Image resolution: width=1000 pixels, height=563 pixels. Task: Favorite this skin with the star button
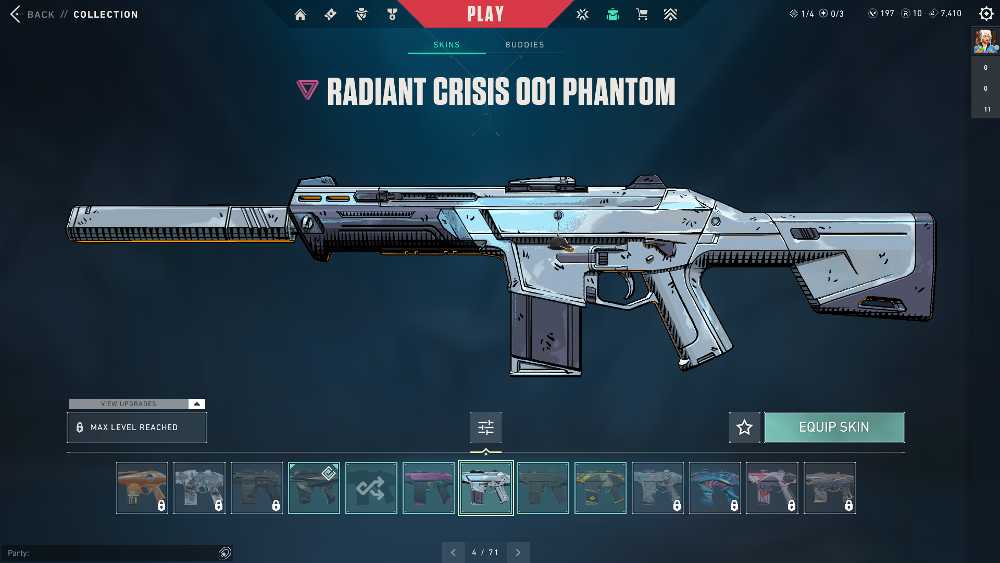tap(744, 428)
